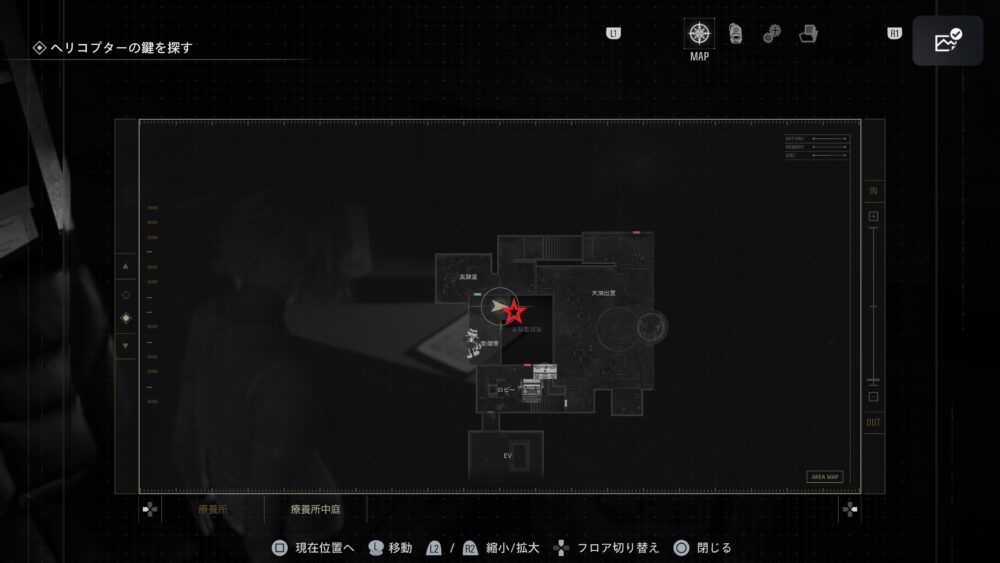Click the filled diamond current floor indicator
The image size is (1000, 563).
125,319
